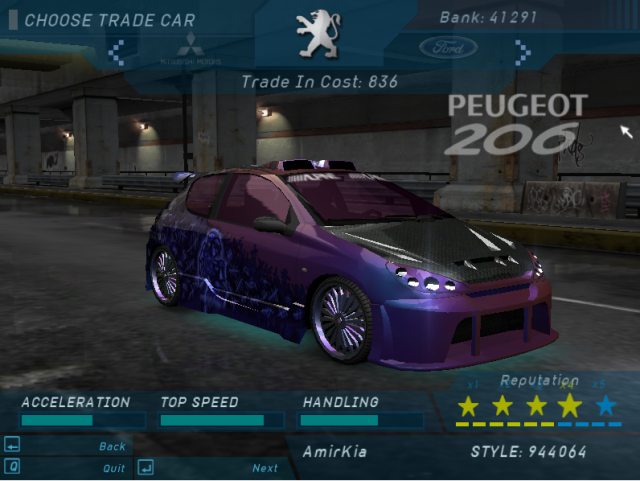
Task: Click the right arrow to next manufacturer
Action: [521, 49]
